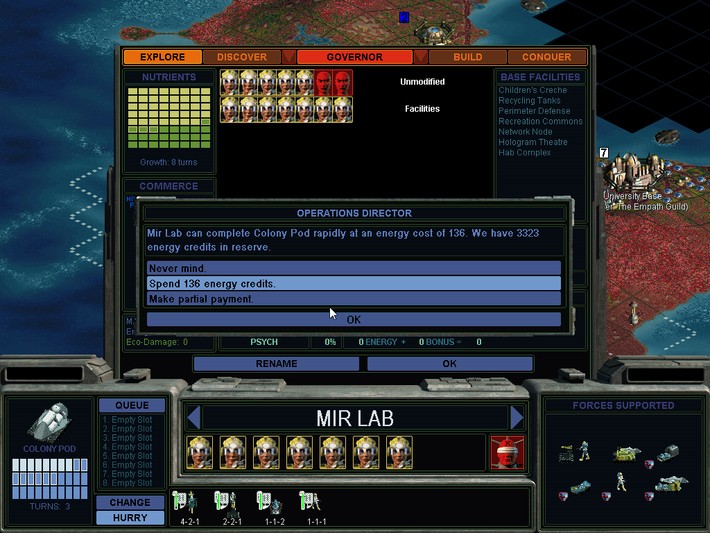Switch to the Build tab
This screenshot has height=533, width=710.
(x=467, y=57)
